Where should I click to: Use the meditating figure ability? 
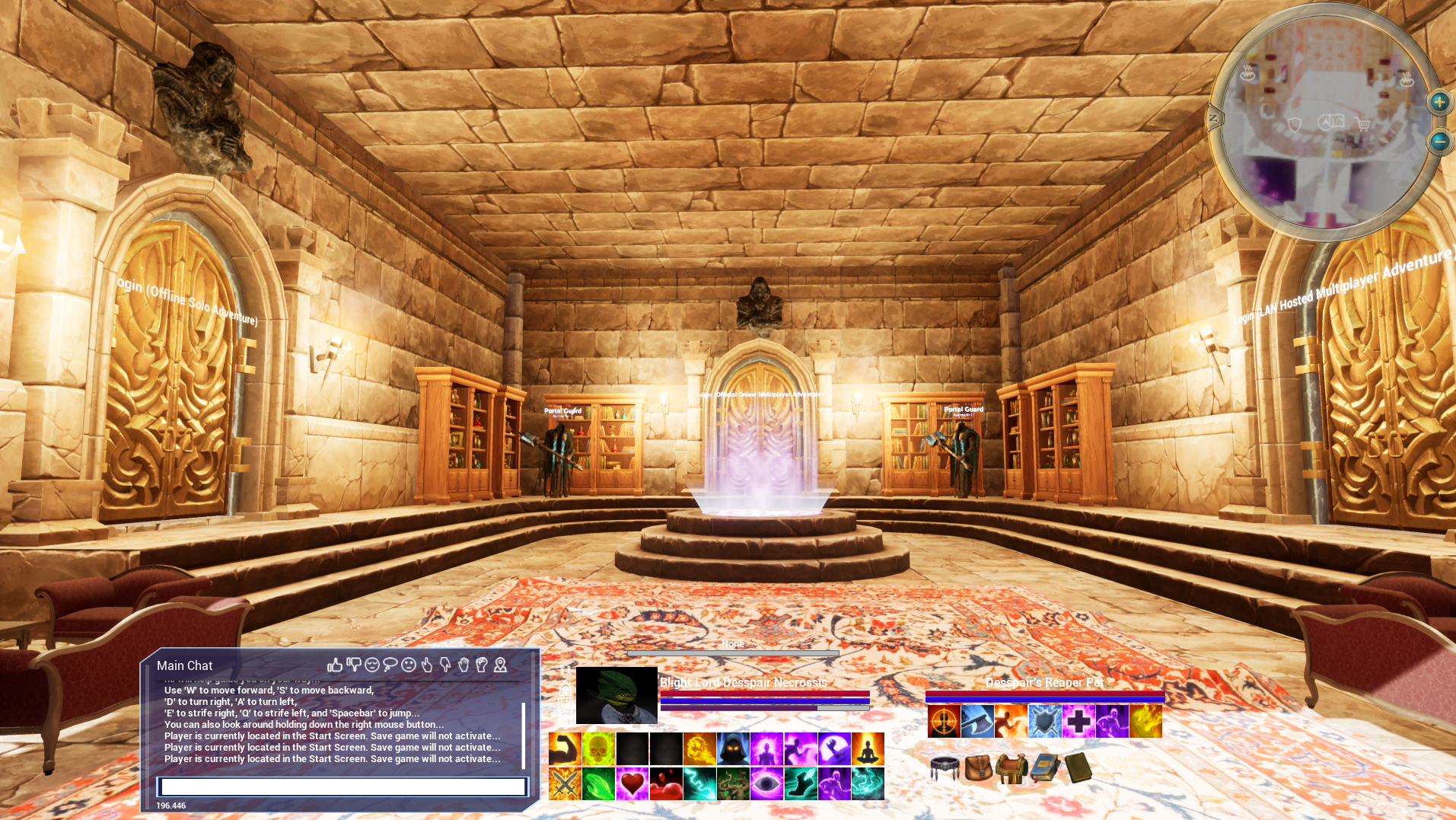pyautogui.click(x=868, y=749)
